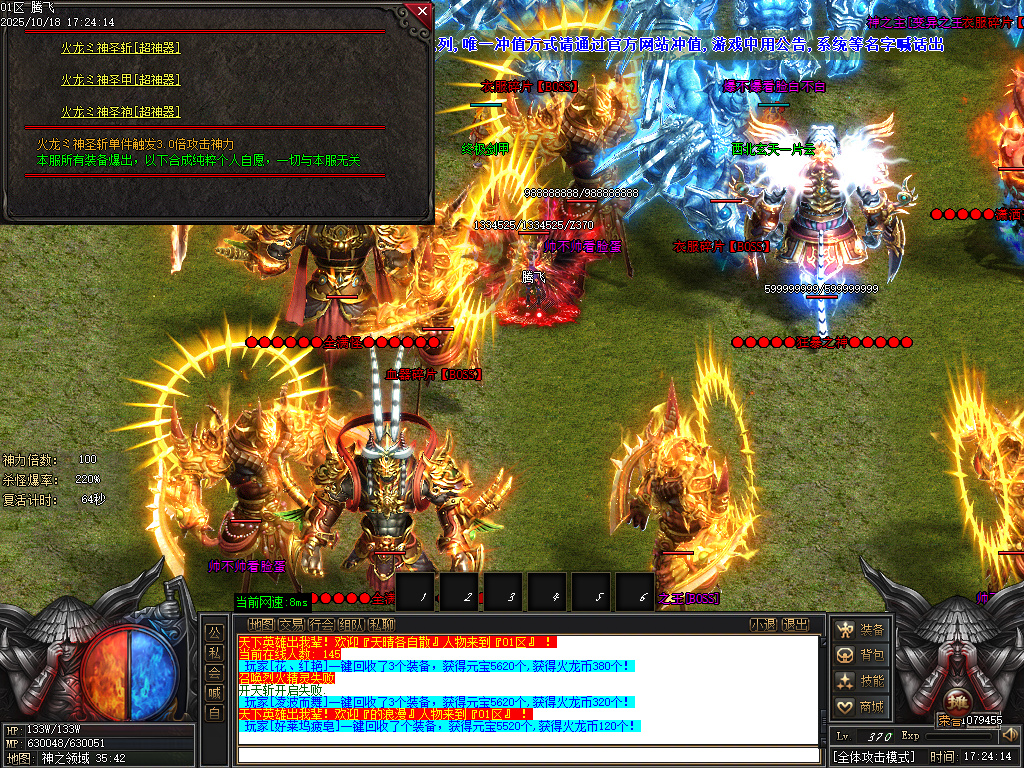Open the 交易 trade button
Screen dimensions: 1024x768
pyautogui.click(x=291, y=624)
